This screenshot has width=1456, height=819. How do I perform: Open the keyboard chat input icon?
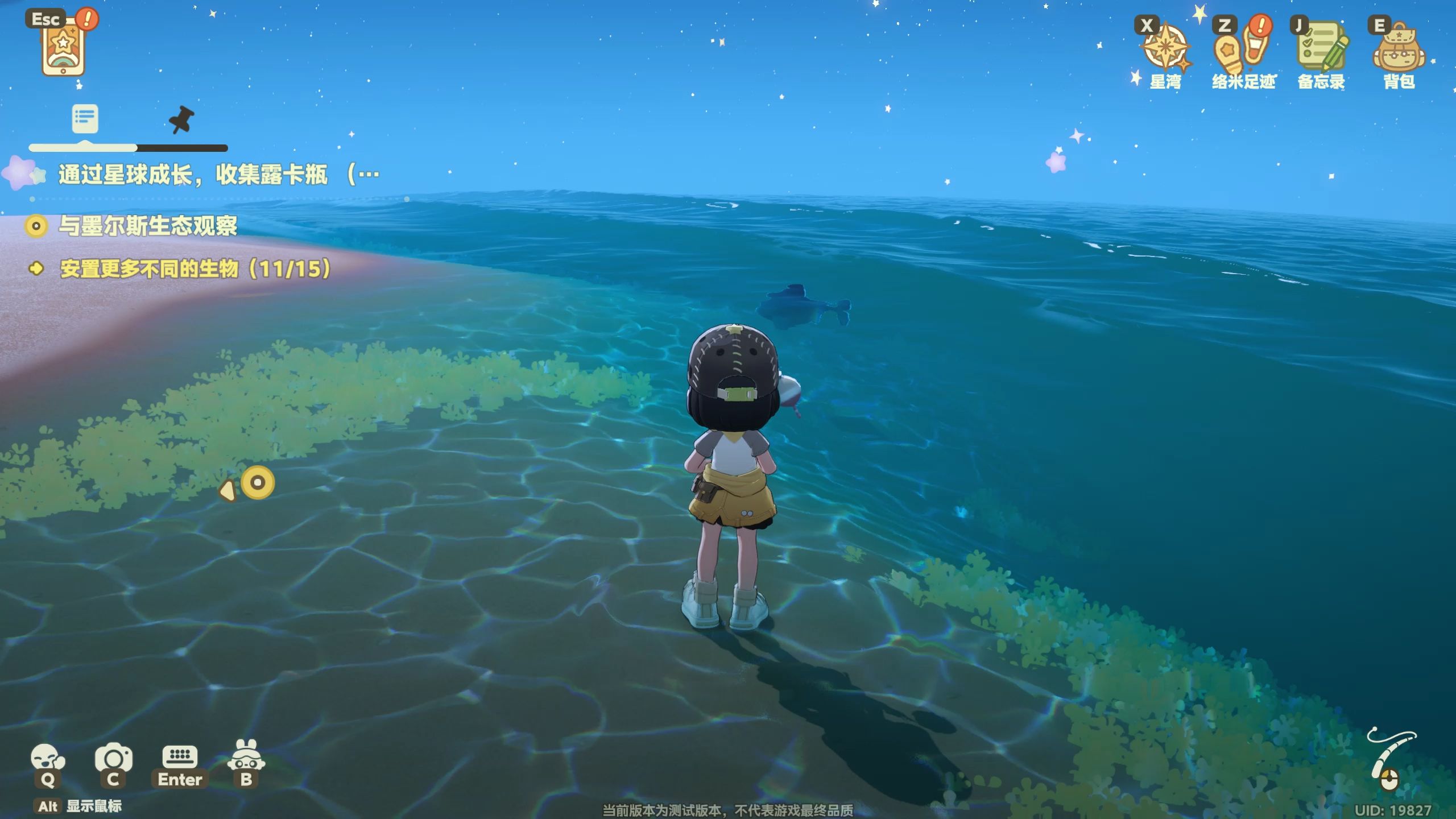(180, 758)
